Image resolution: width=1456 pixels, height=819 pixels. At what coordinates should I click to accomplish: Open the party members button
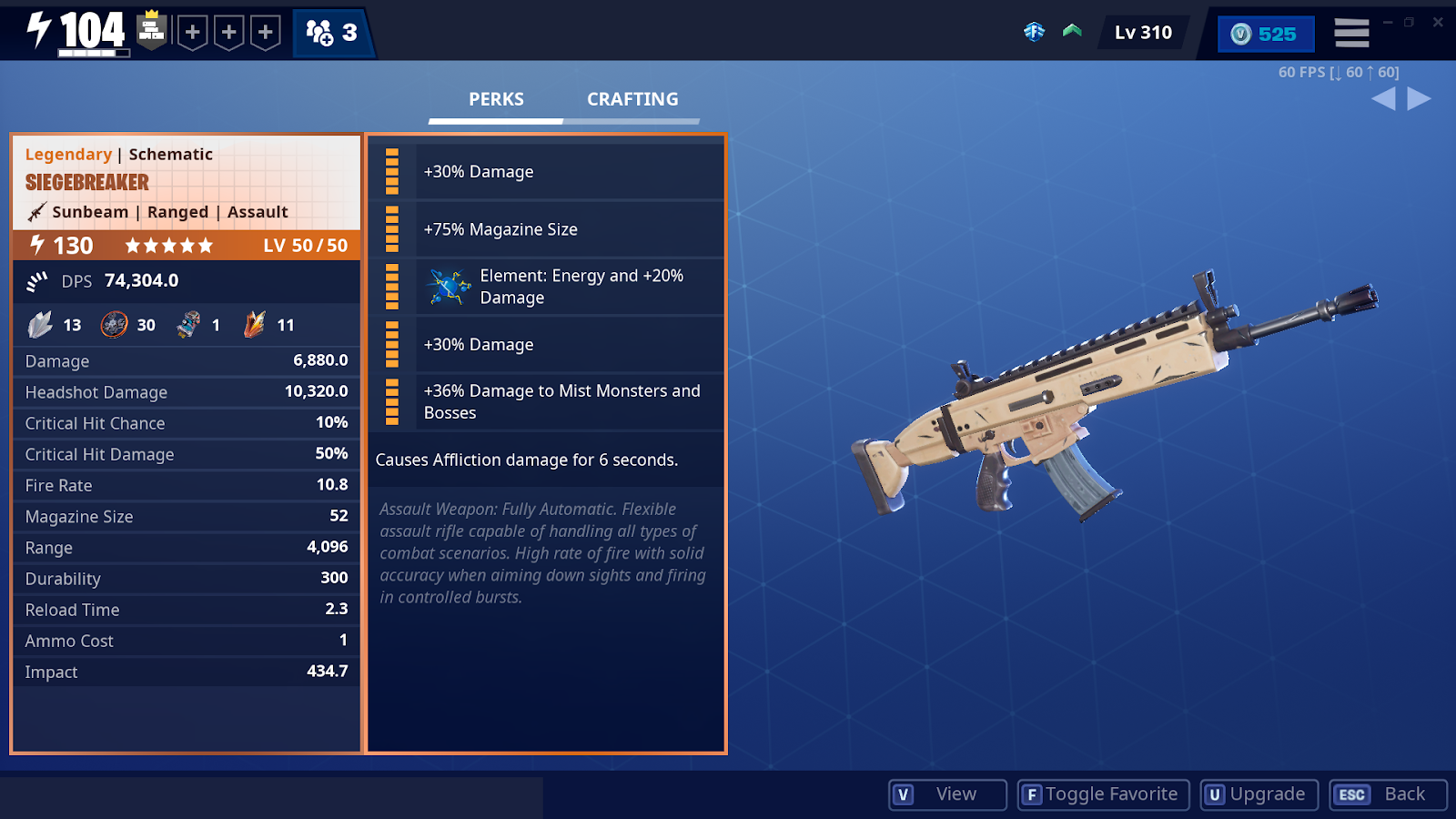pyautogui.click(x=332, y=34)
